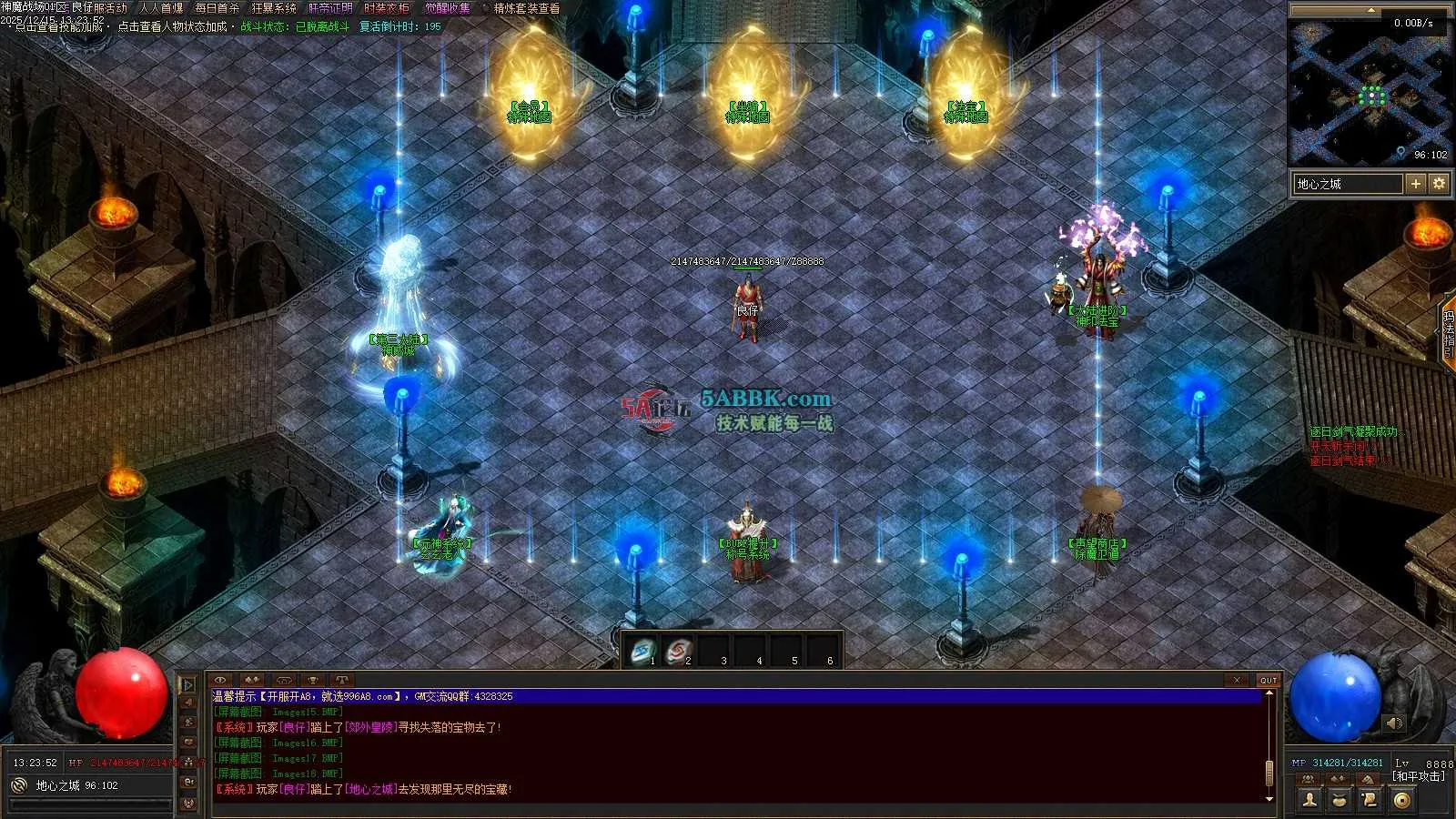Click the plus button beside 地心之城
The width and height of the screenshot is (1456, 819).
click(x=1416, y=184)
